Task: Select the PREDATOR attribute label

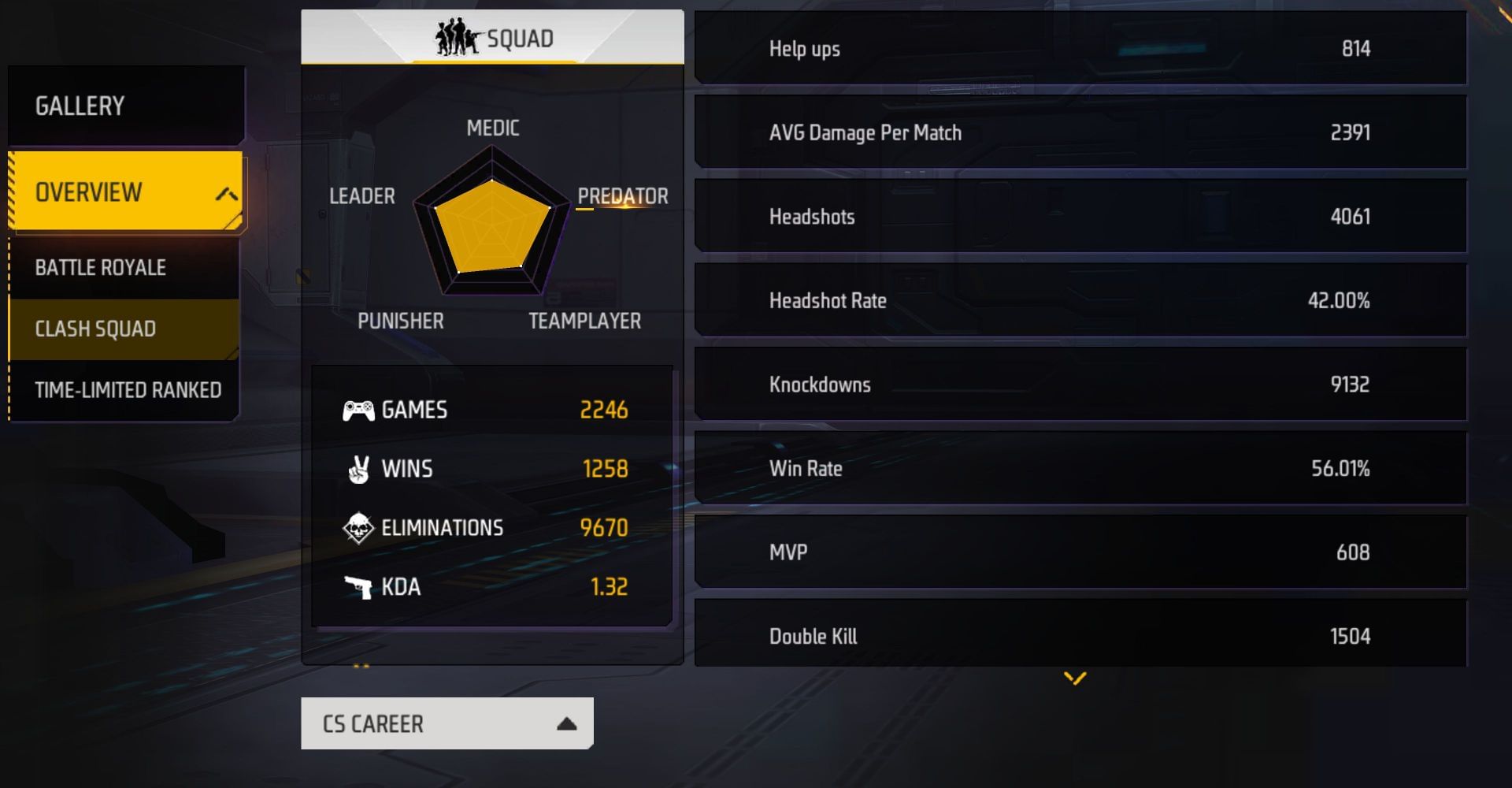Action: [622, 196]
